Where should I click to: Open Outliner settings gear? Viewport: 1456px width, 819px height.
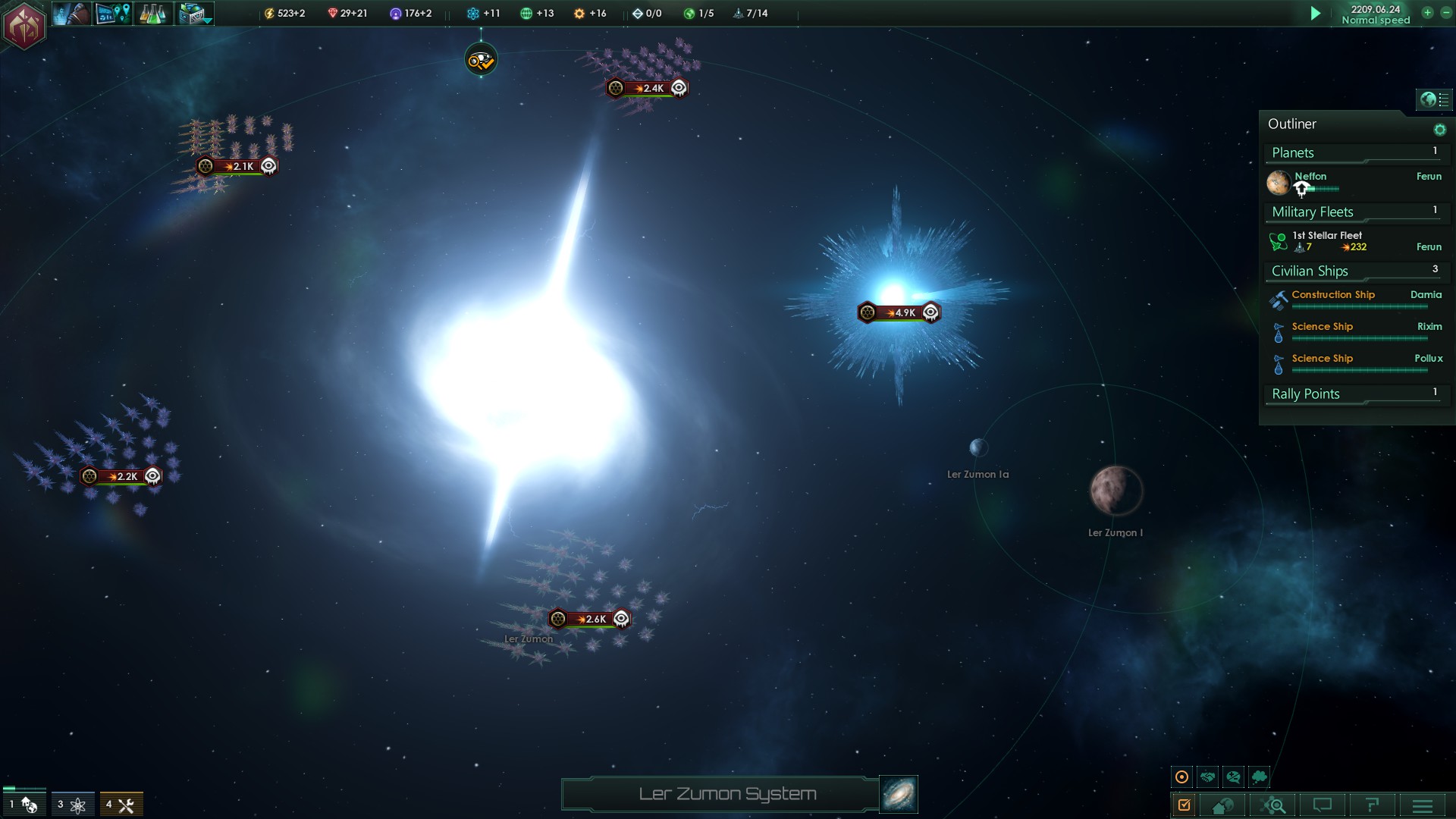point(1439,130)
